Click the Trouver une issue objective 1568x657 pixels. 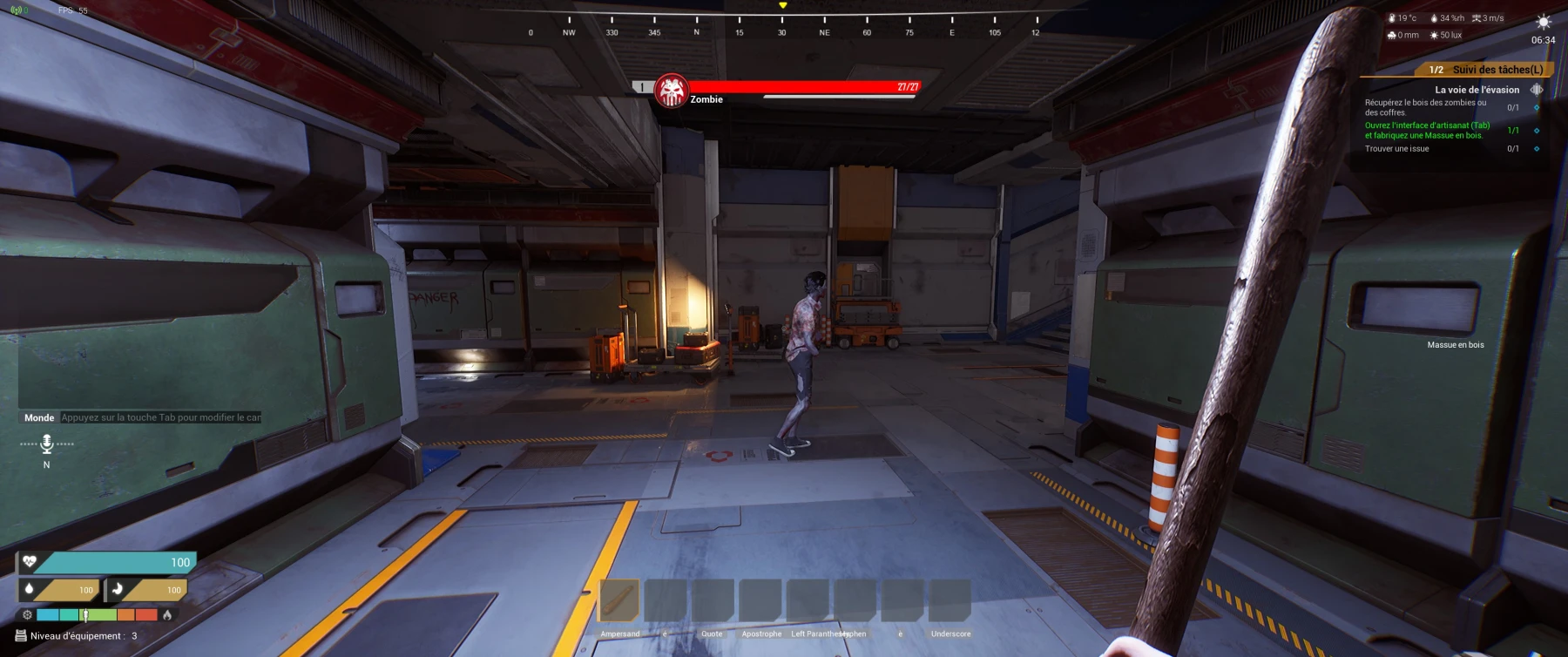coord(1396,149)
